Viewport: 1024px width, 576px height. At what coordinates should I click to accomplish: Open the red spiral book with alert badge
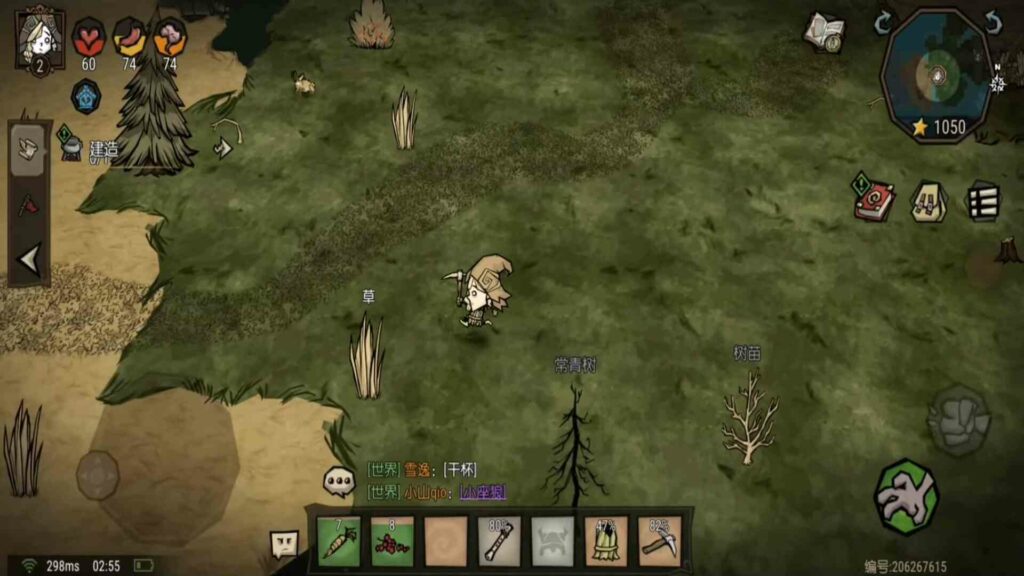pyautogui.click(x=873, y=199)
